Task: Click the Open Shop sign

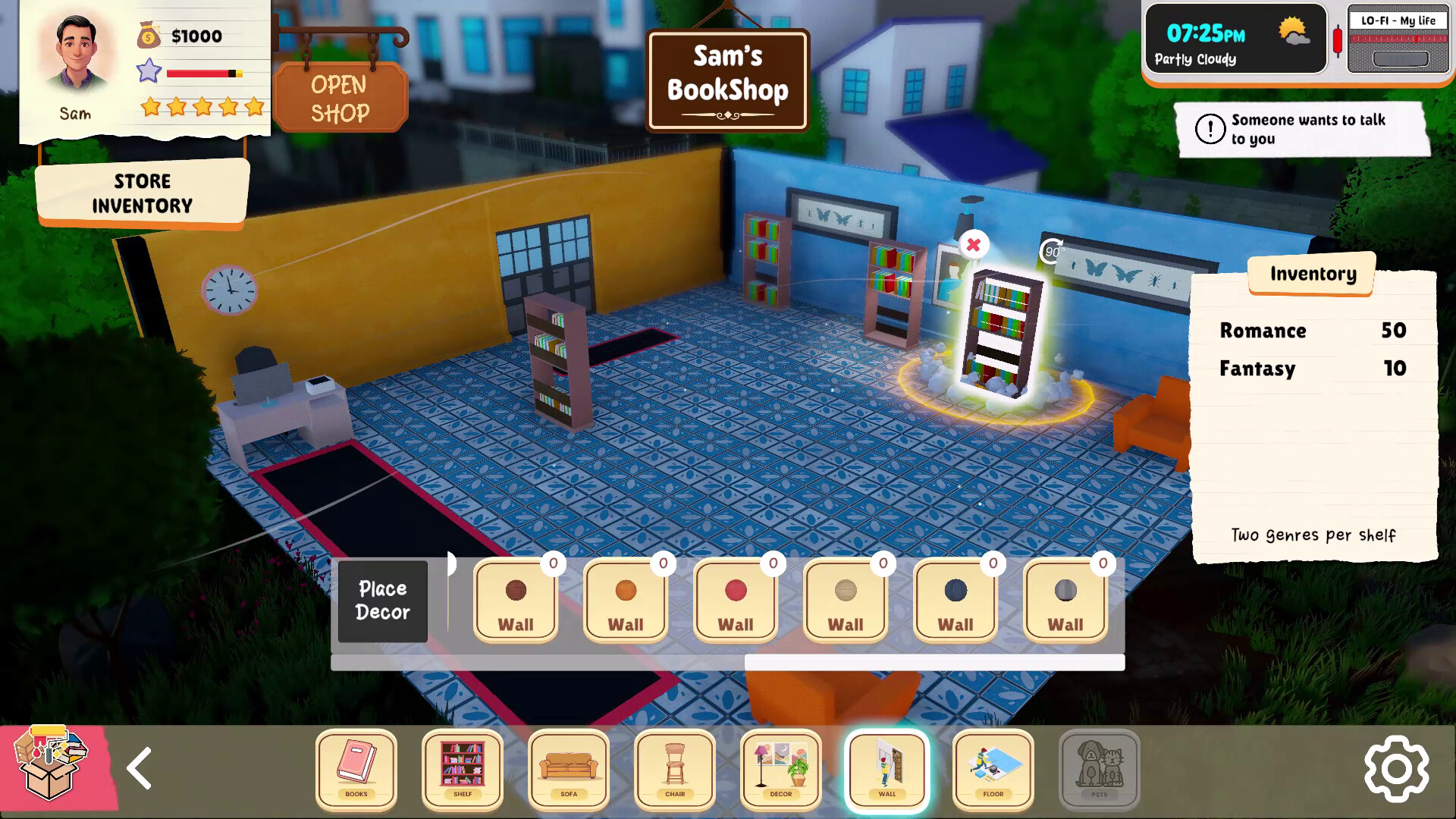Action: (341, 97)
